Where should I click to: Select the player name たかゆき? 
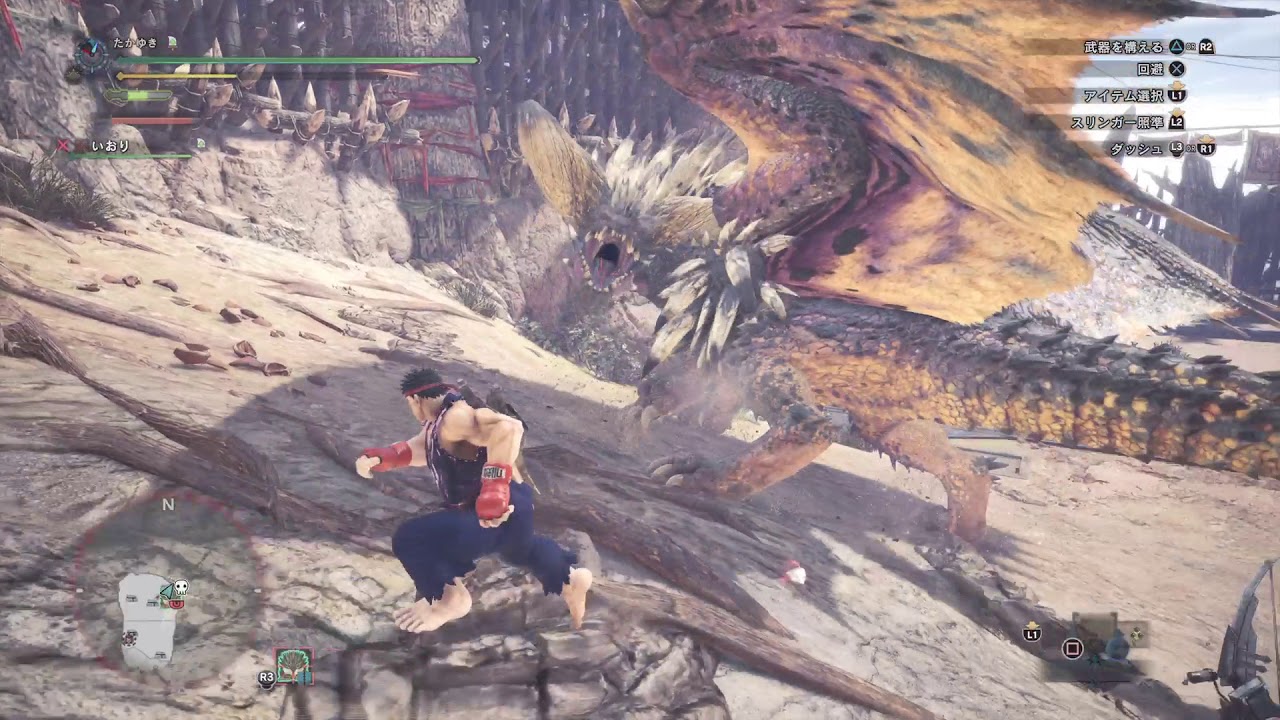click(135, 42)
